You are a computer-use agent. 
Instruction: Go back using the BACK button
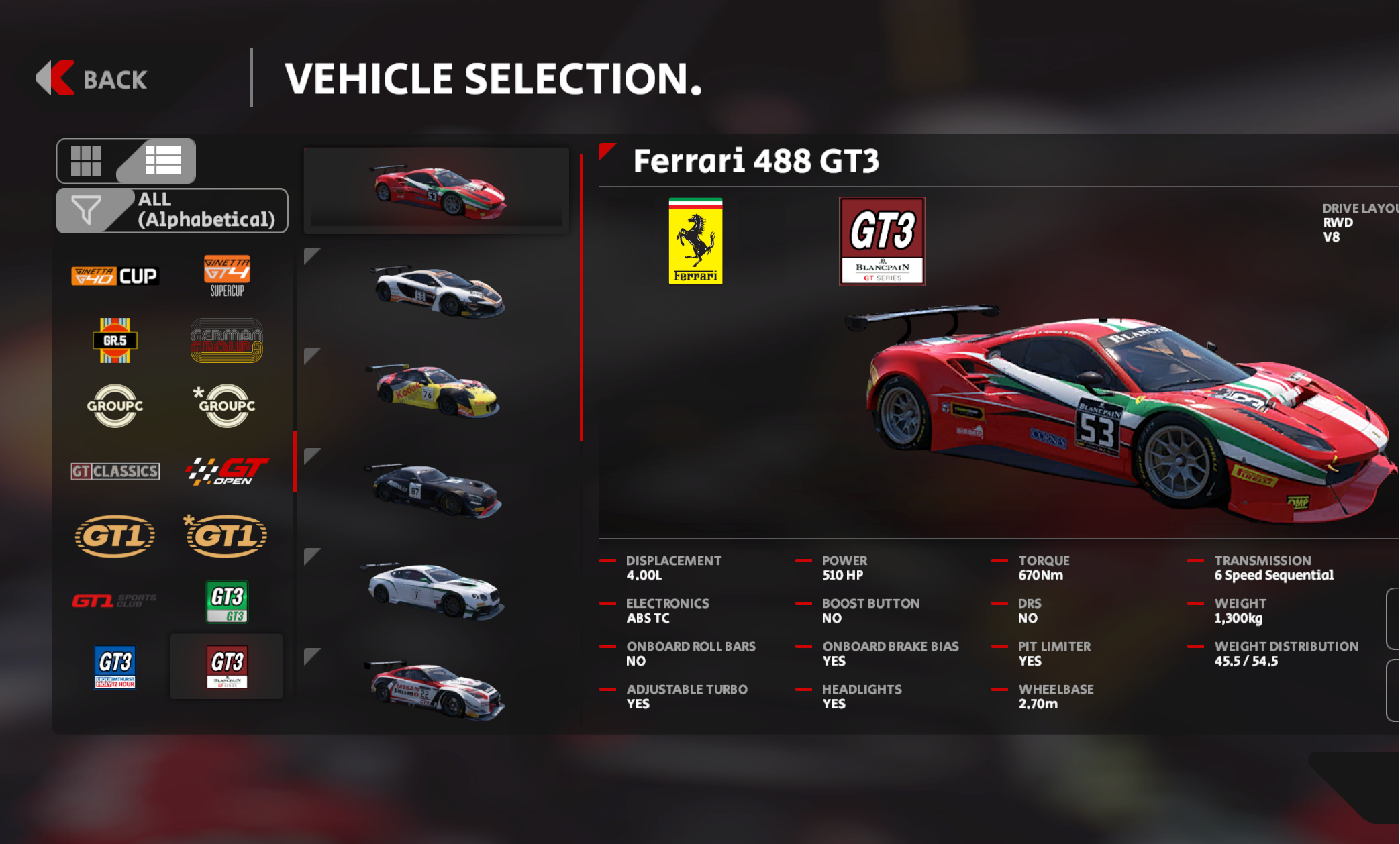(x=92, y=79)
